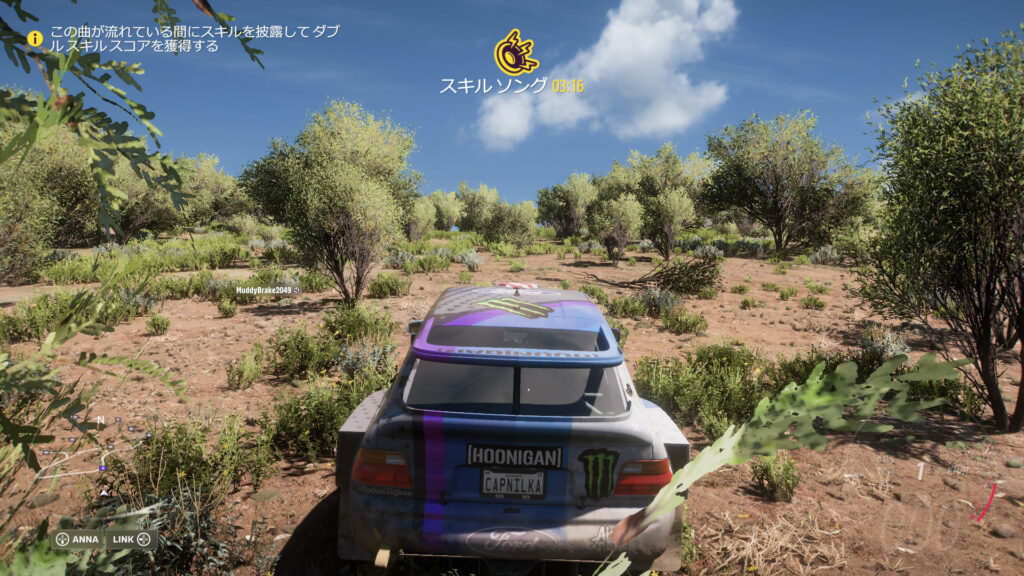Open the ANNA assistant button
This screenshot has width=1024, height=576.
pyautogui.click(x=77, y=539)
